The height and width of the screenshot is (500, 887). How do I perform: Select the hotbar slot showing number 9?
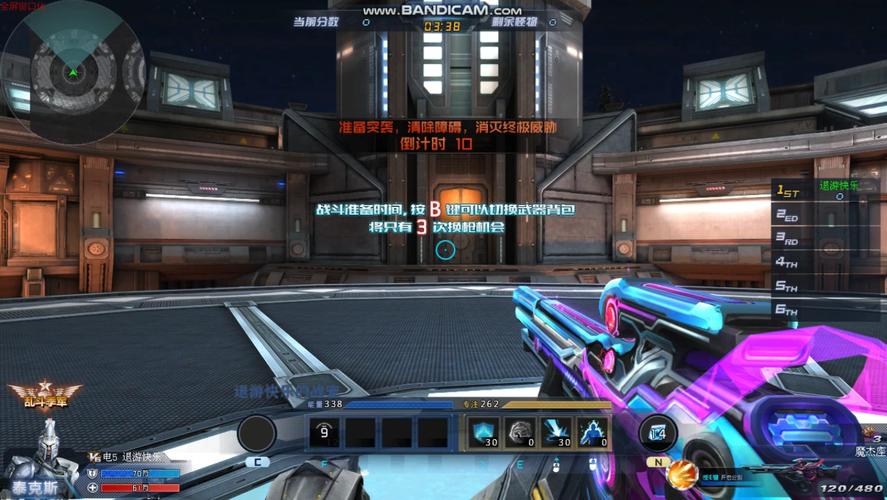(324, 433)
